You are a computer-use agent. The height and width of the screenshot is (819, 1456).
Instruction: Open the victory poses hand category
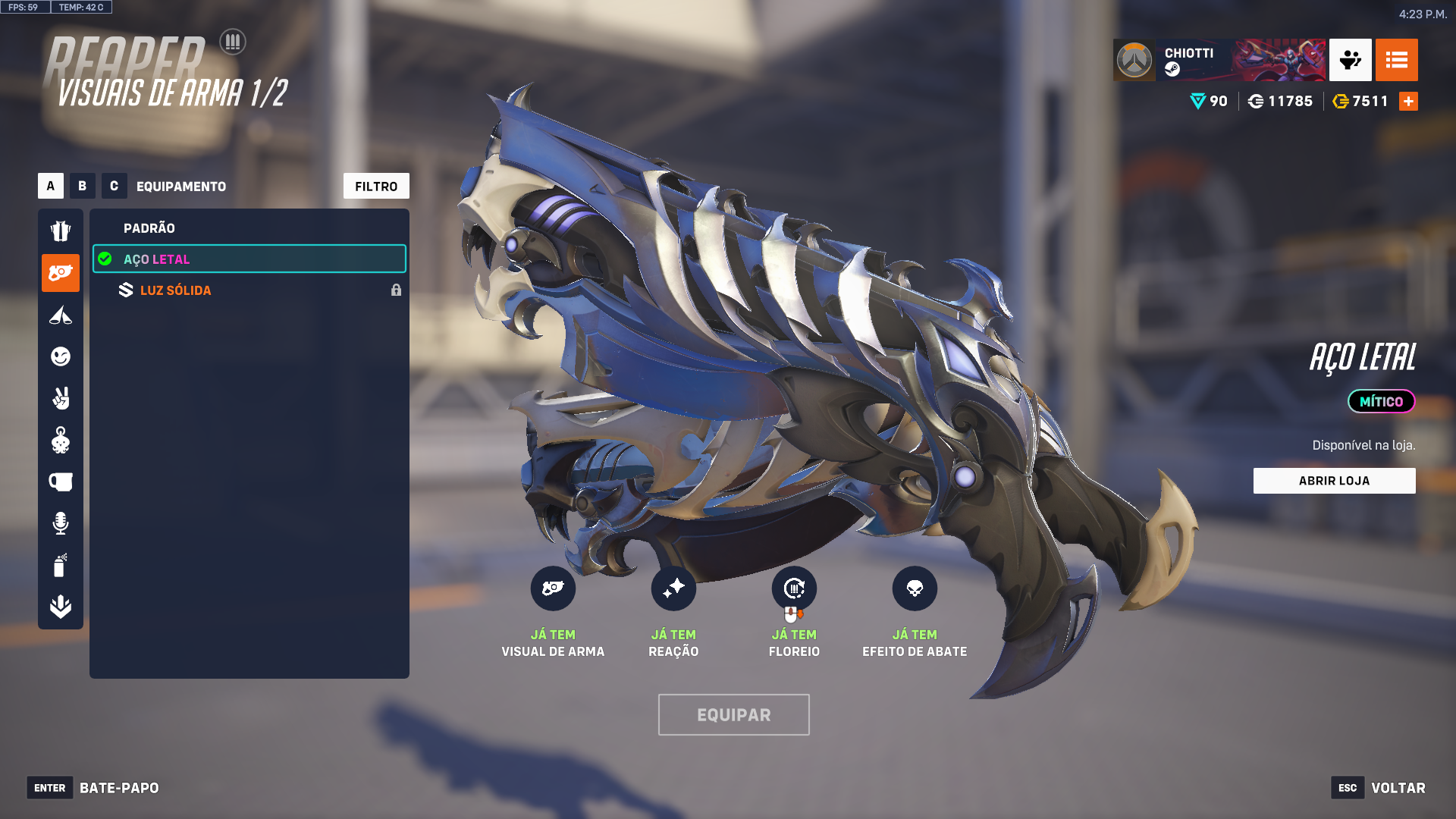pos(61,398)
